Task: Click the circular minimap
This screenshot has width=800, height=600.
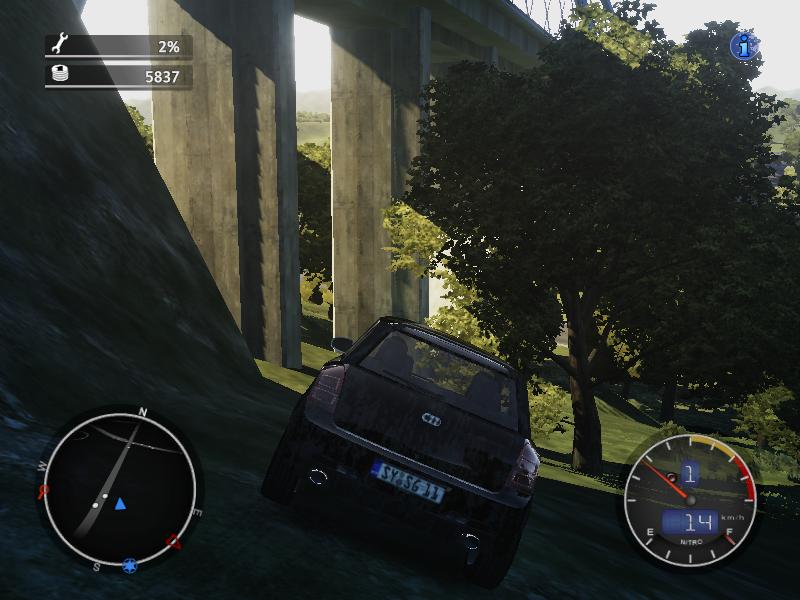Action: tap(119, 490)
